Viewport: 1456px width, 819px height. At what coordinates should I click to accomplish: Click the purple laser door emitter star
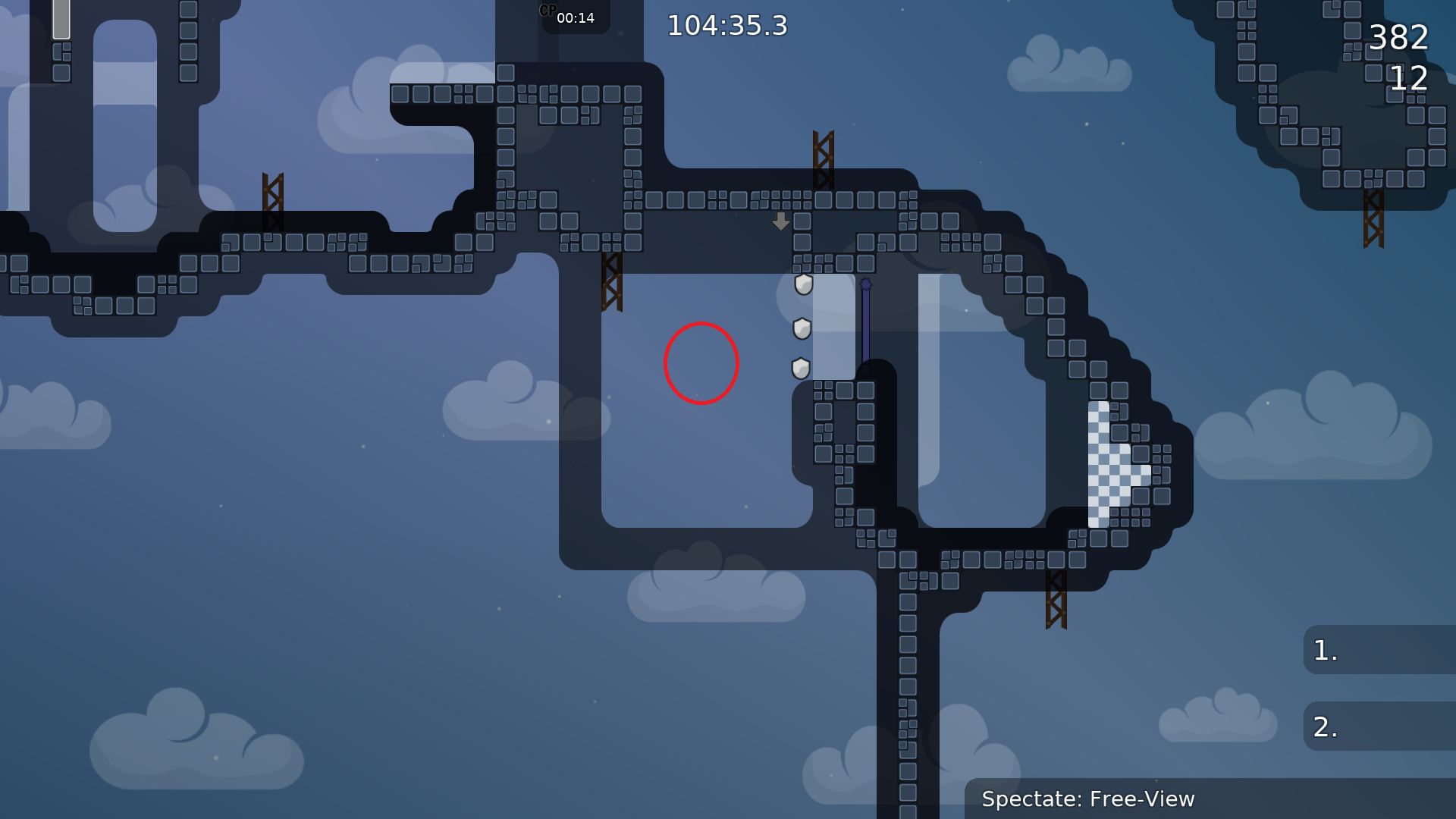click(864, 283)
